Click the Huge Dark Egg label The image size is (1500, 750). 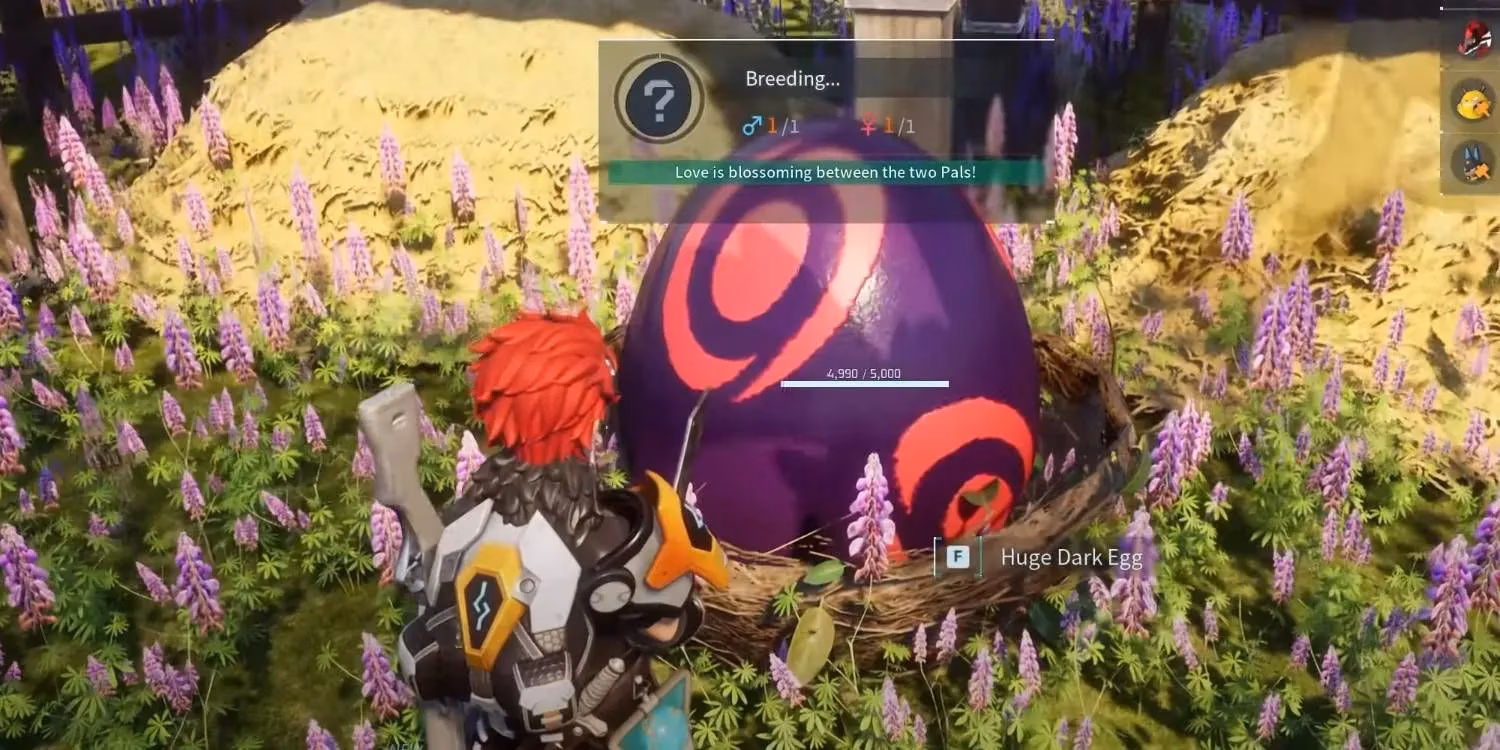(x=1071, y=557)
